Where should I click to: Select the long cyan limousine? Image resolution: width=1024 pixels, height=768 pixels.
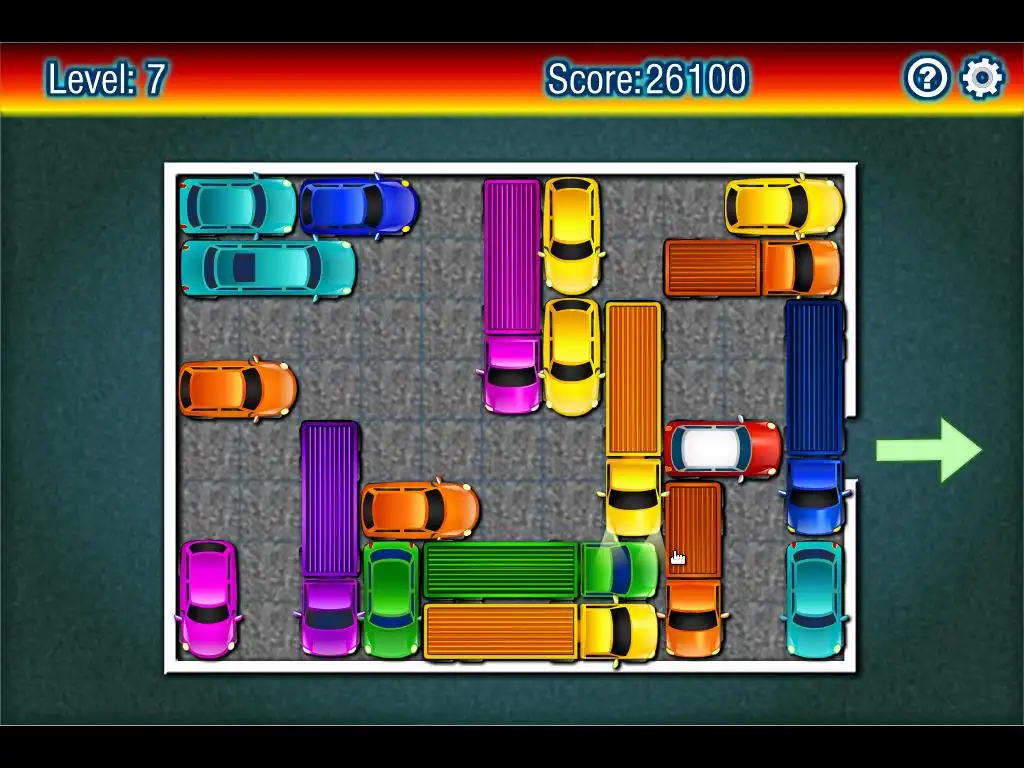[x=268, y=267]
